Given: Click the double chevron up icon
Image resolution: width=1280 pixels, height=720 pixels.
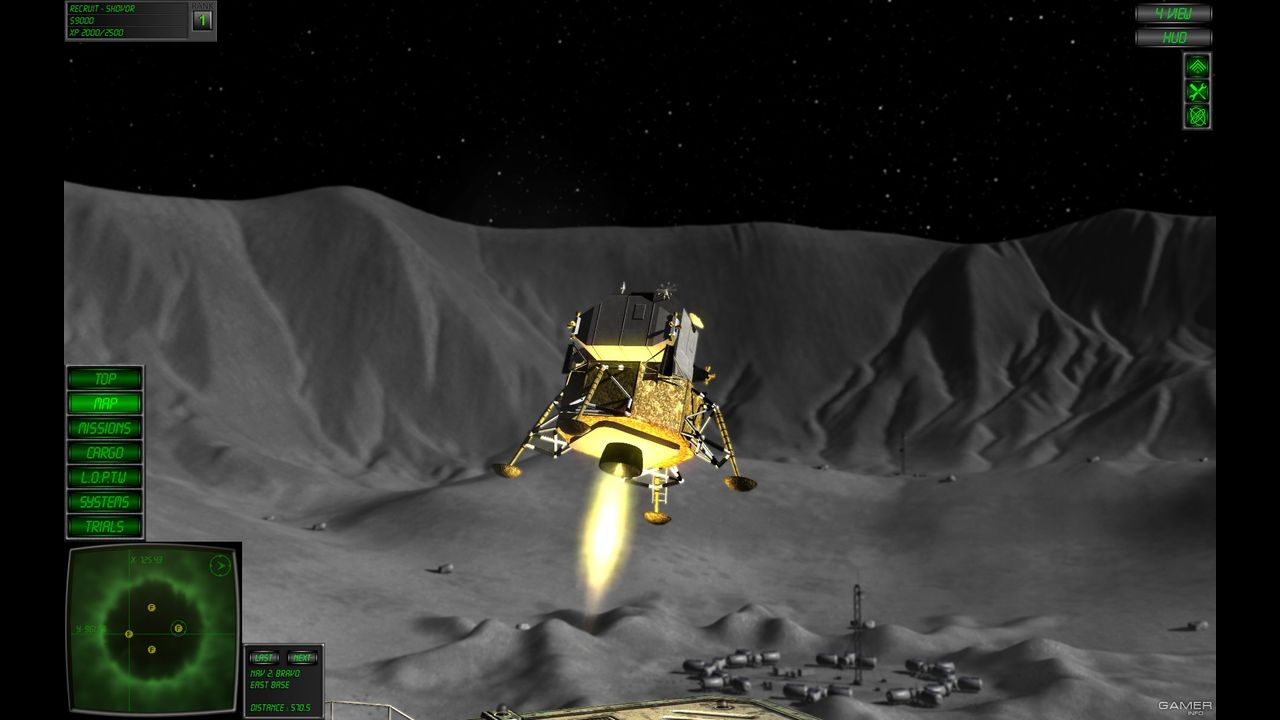Looking at the screenshot, I should [1197, 66].
